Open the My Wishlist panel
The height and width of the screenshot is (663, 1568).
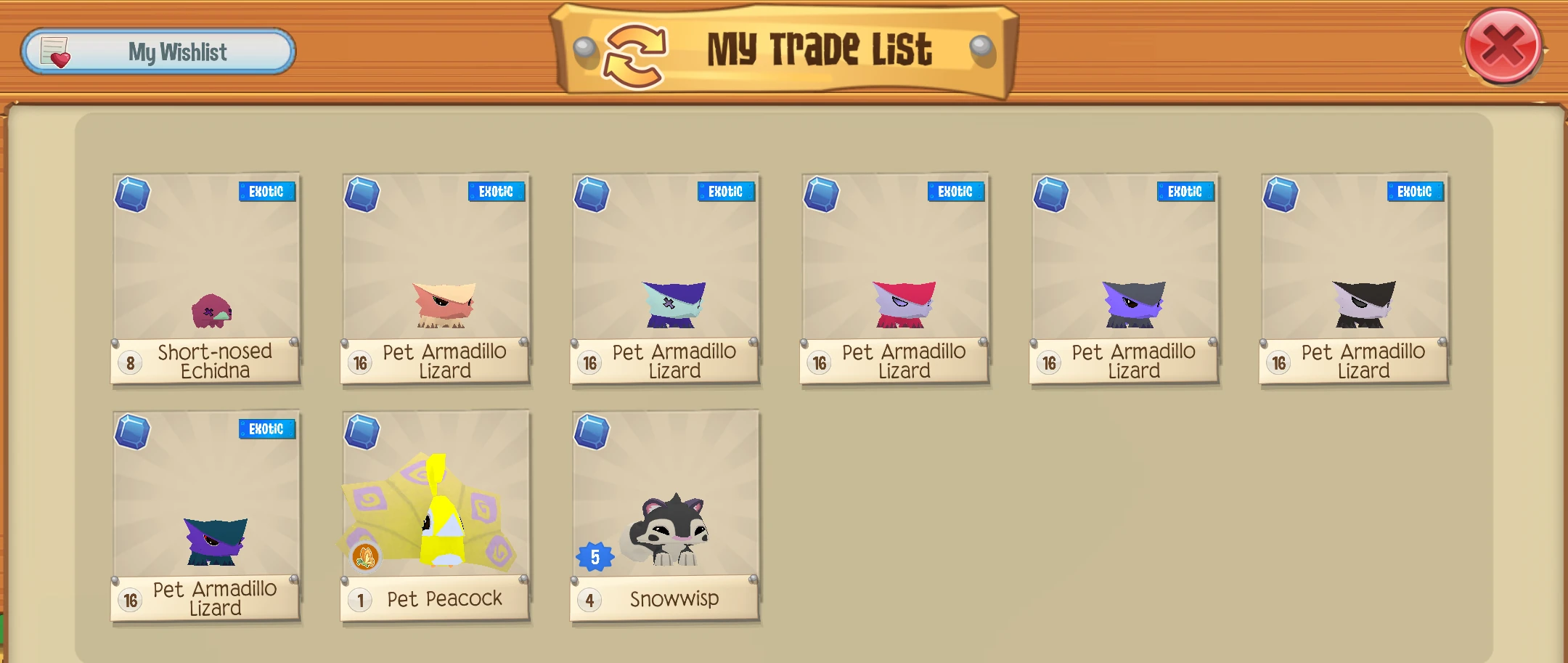pos(158,51)
